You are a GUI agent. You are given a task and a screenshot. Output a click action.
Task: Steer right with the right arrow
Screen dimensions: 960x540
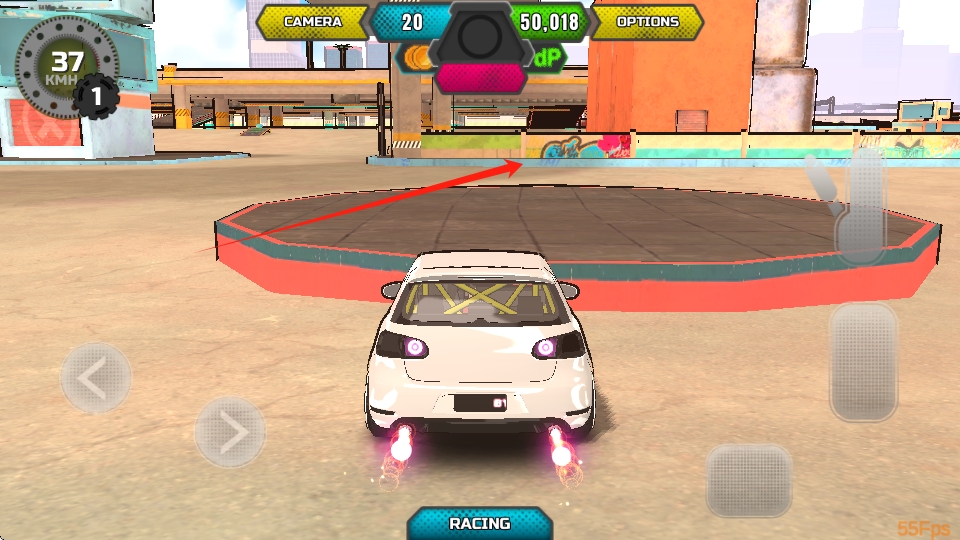pyautogui.click(x=230, y=432)
